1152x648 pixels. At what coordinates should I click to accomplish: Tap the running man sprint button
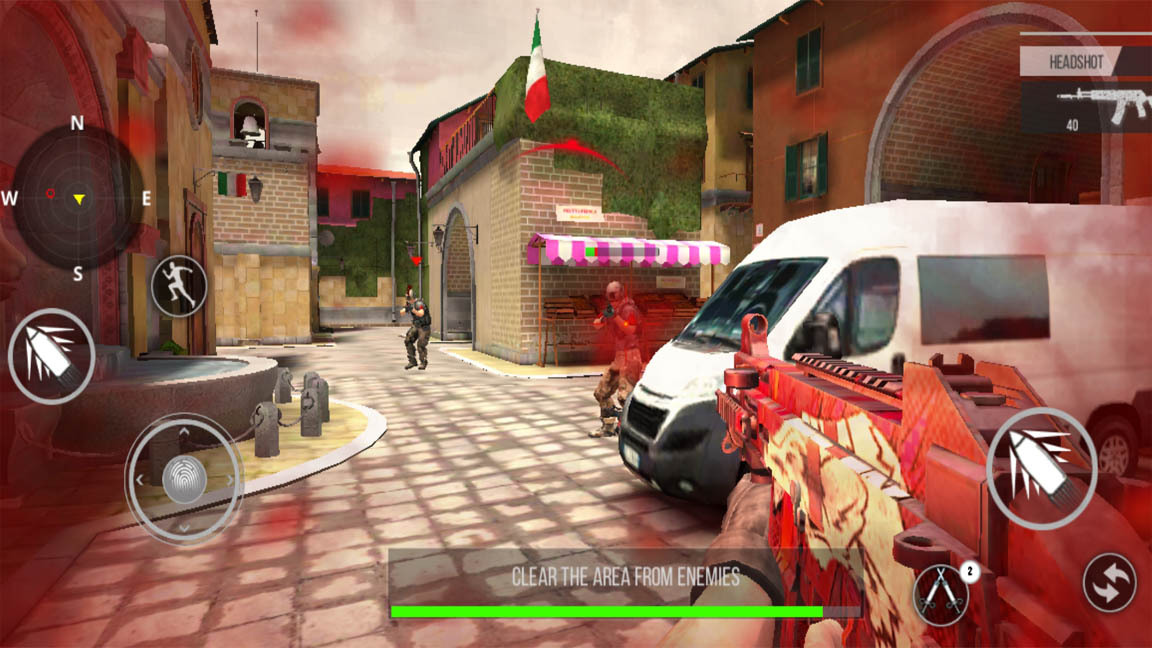pos(179,287)
